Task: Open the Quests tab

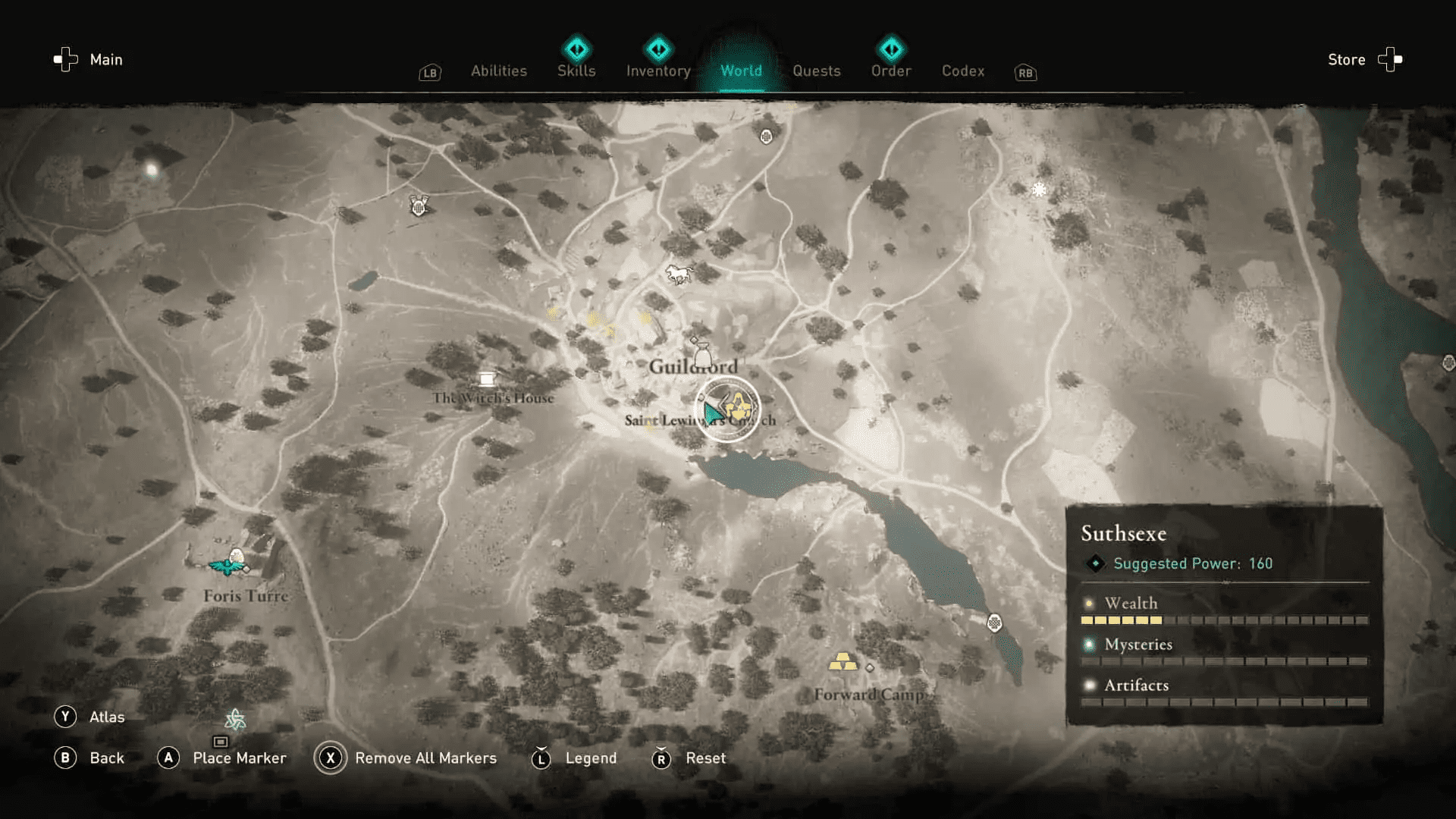Action: tap(817, 71)
